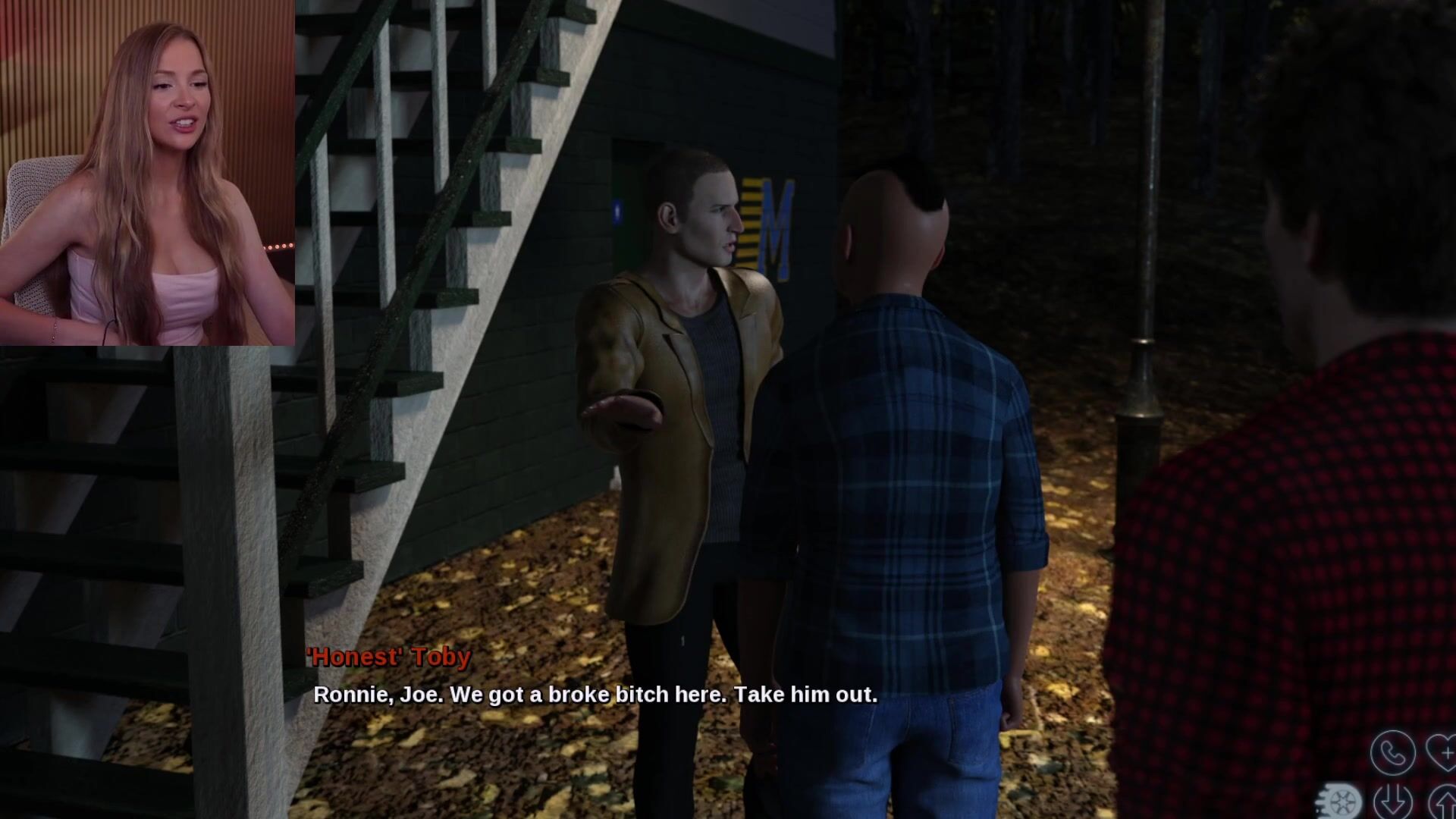Activate the speeding wheel skip icon
1456x819 pixels.
[1341, 801]
